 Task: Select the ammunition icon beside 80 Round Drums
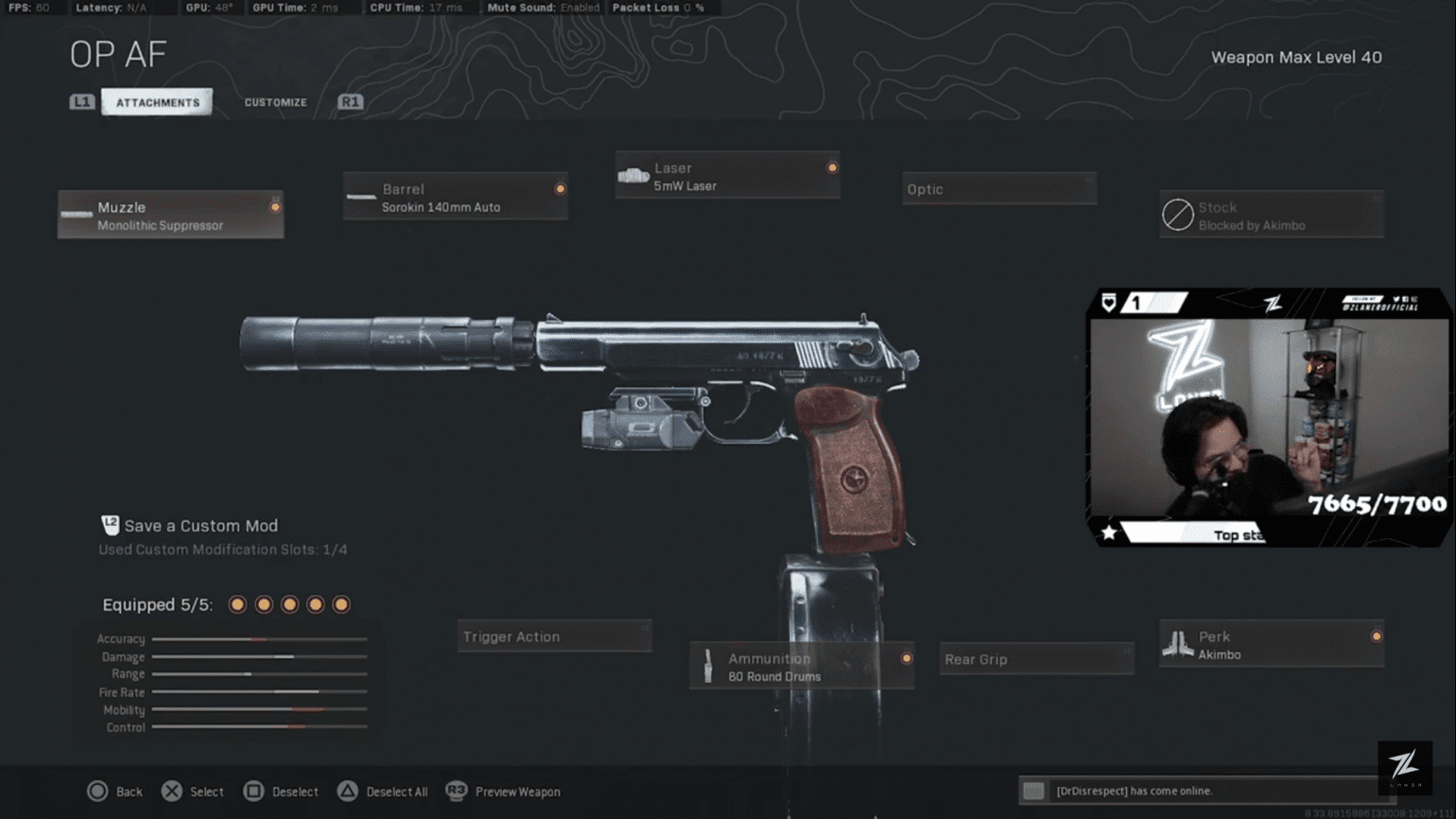[709, 666]
